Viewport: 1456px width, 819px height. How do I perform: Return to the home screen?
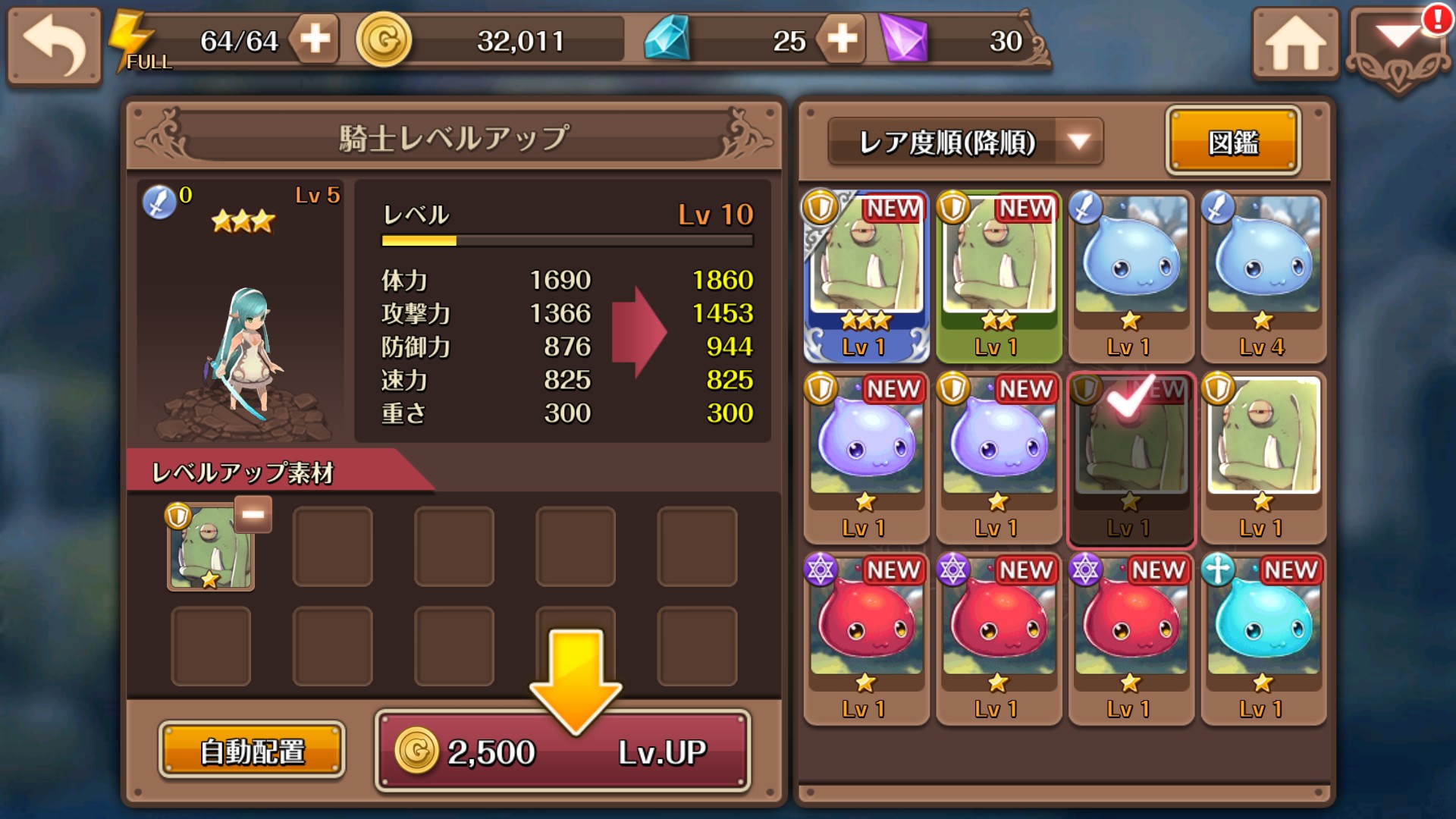1294,44
